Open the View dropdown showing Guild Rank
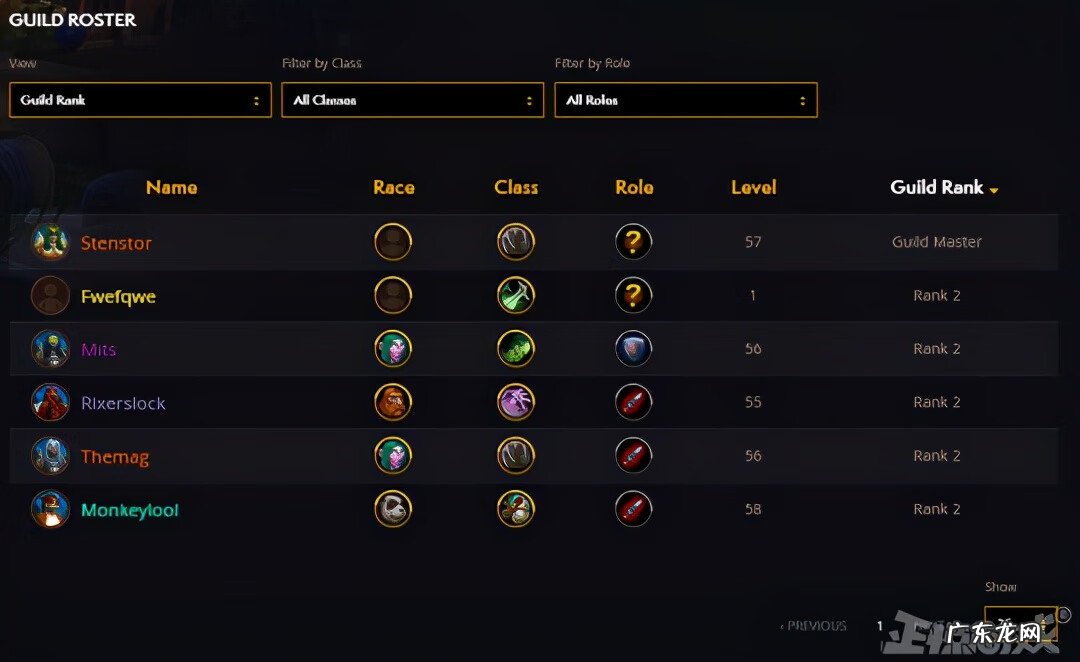This screenshot has width=1080, height=662. click(140, 100)
